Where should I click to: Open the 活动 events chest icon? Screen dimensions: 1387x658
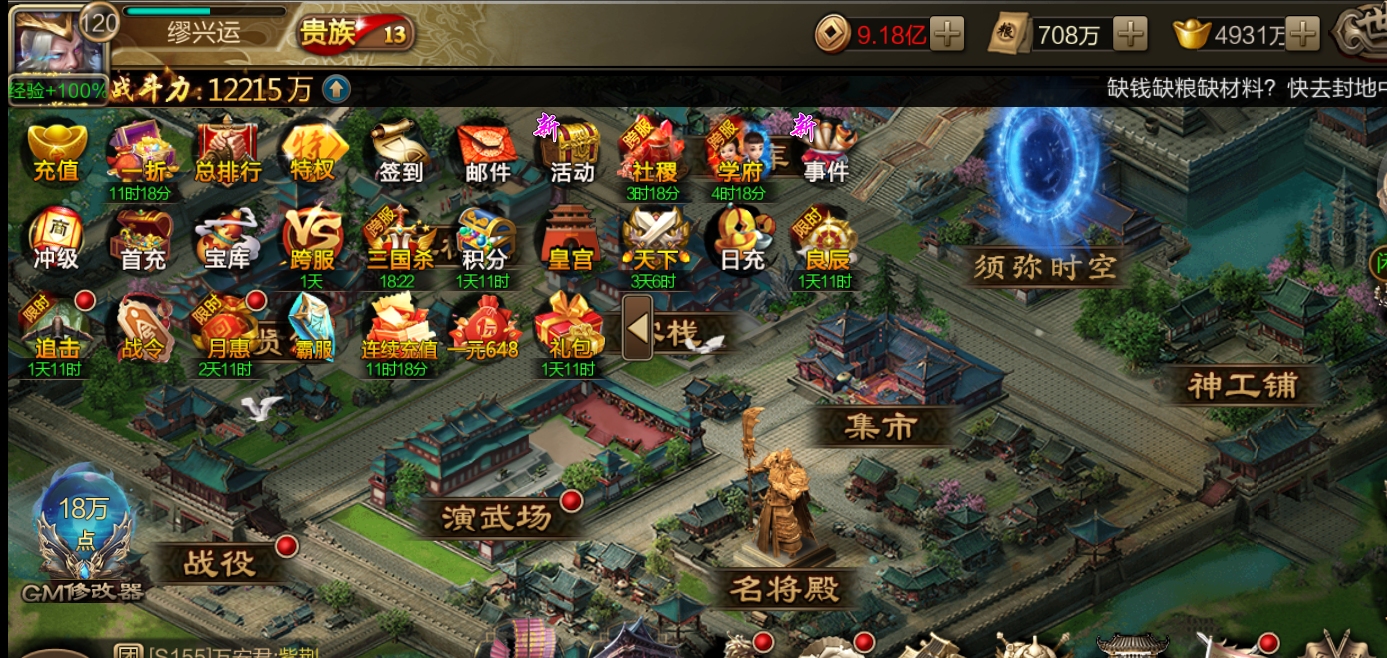(x=573, y=152)
